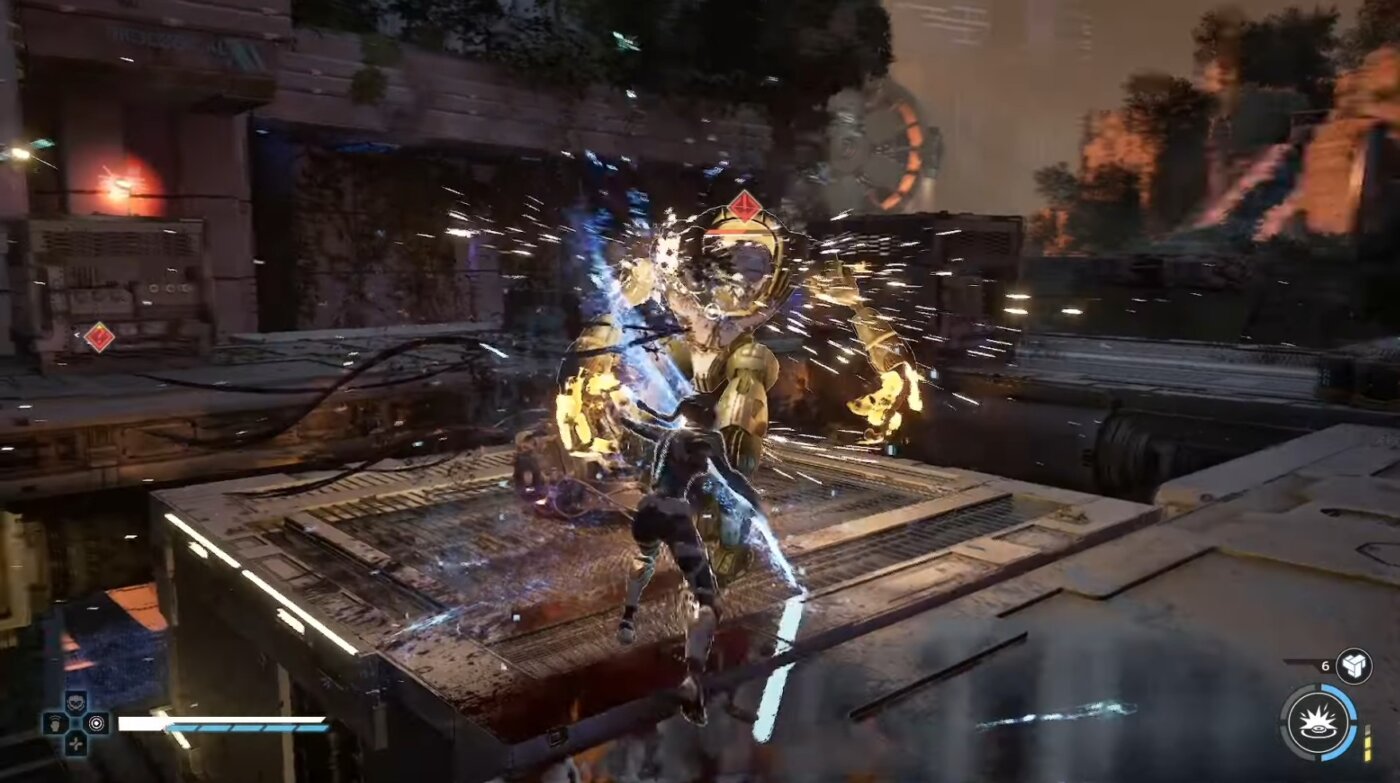Select the droid face icon on the d-pad
Screen dimensions: 1400x783
pos(75,701)
